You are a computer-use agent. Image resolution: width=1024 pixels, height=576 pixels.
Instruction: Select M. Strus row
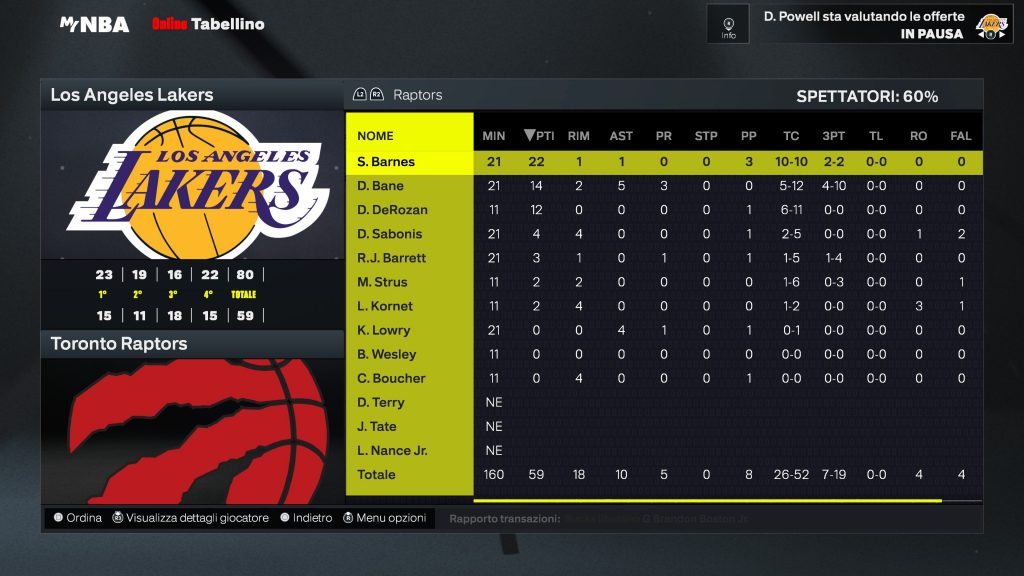(384, 282)
